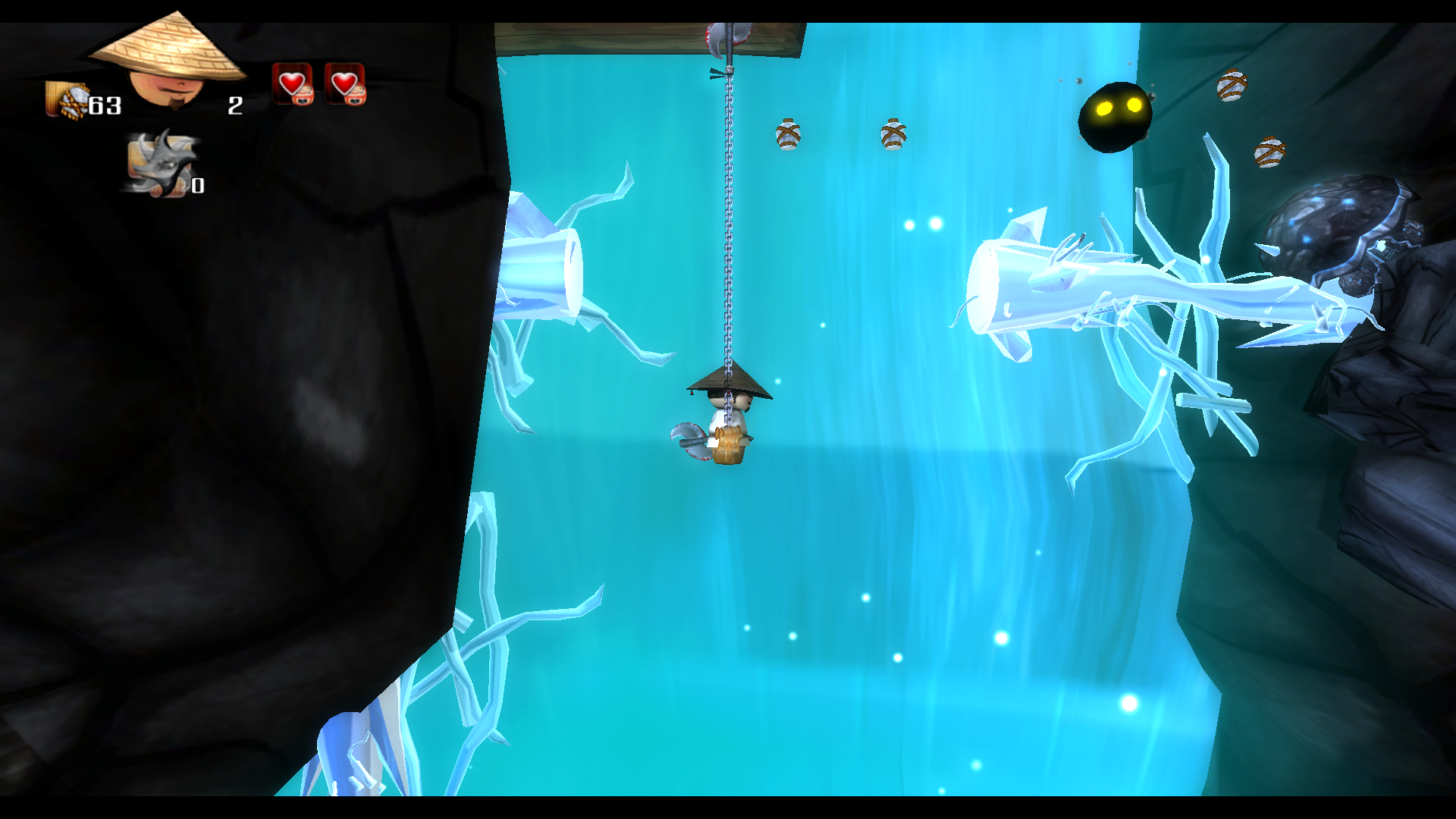Click the rice ball collectible icon
This screenshot has width=1456, height=819.
67,100
